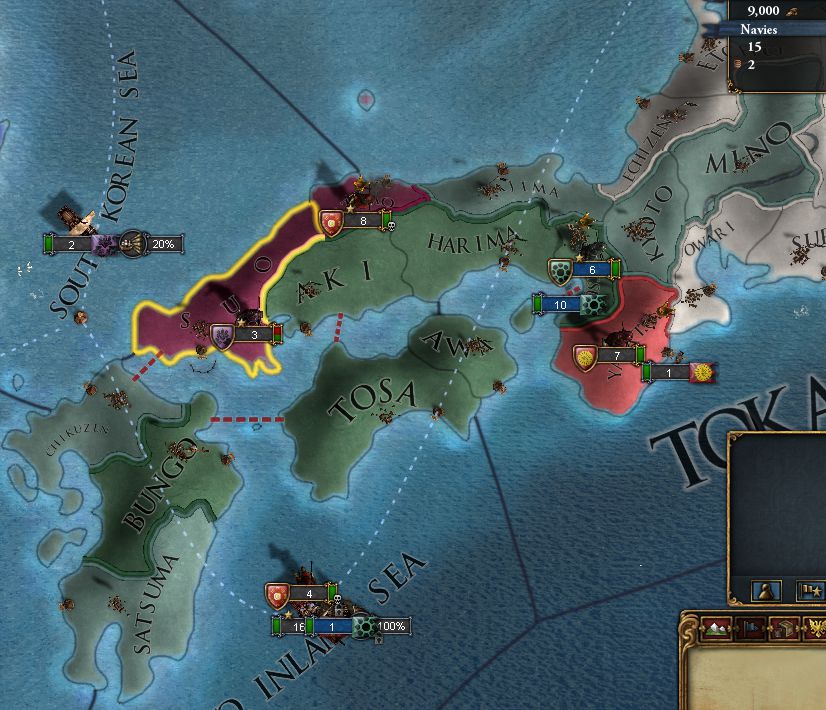Select the blue 1-ship fleet at 100%
The image size is (826, 710).
[x=334, y=627]
